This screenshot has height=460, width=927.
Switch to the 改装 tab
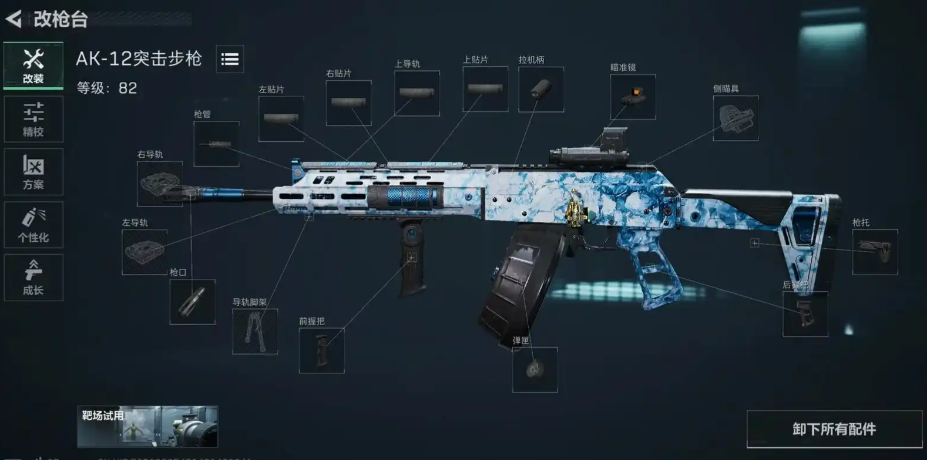tap(33, 66)
